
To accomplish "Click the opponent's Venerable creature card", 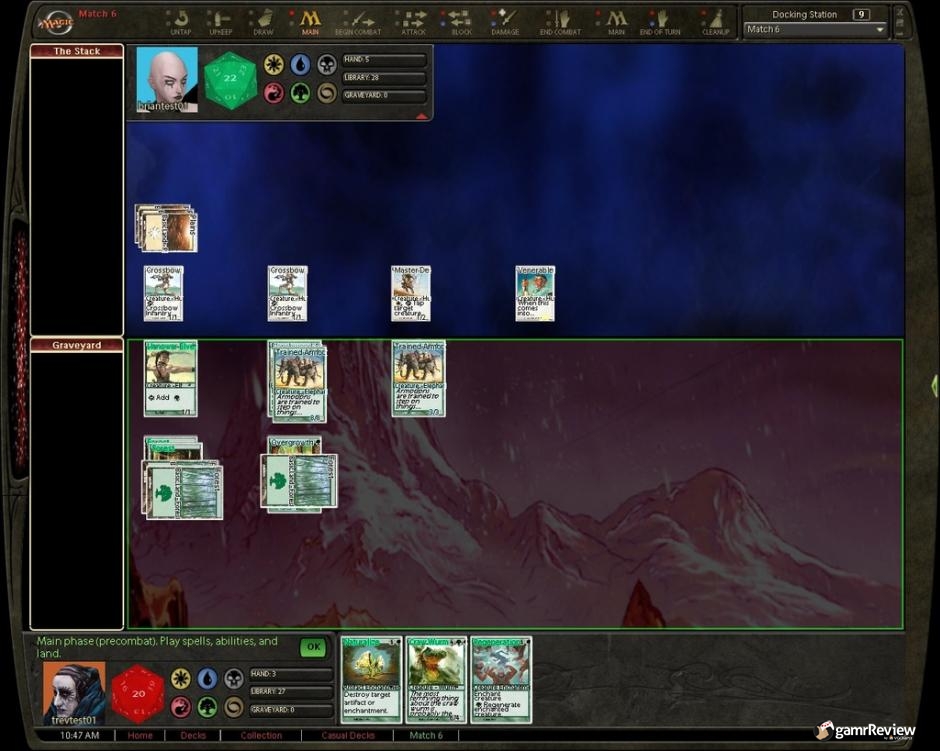I will (x=535, y=293).
